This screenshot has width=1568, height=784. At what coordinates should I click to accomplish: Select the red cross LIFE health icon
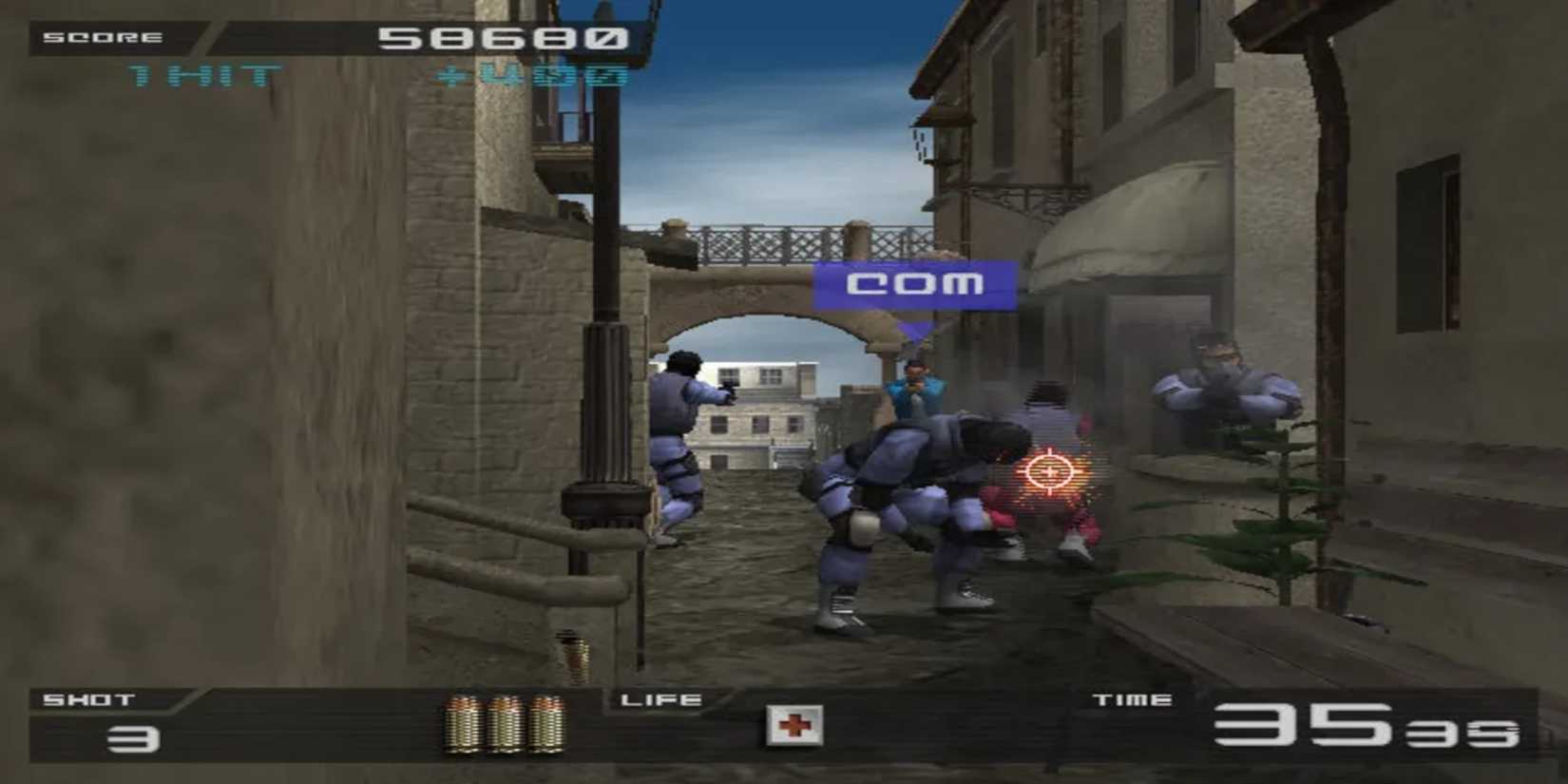point(794,727)
